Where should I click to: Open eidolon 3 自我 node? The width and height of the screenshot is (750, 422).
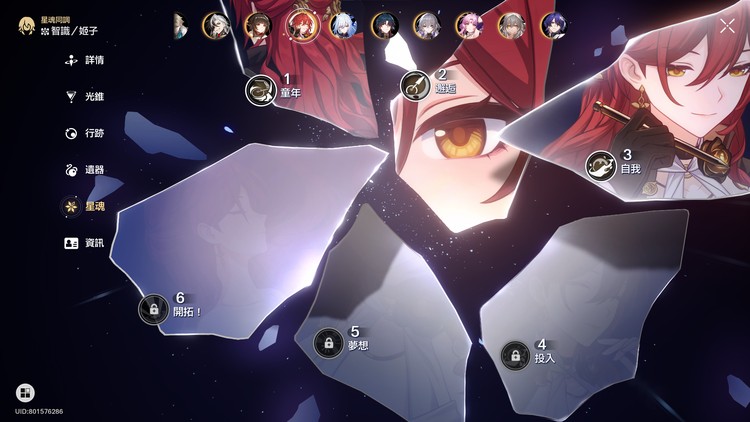click(x=600, y=165)
